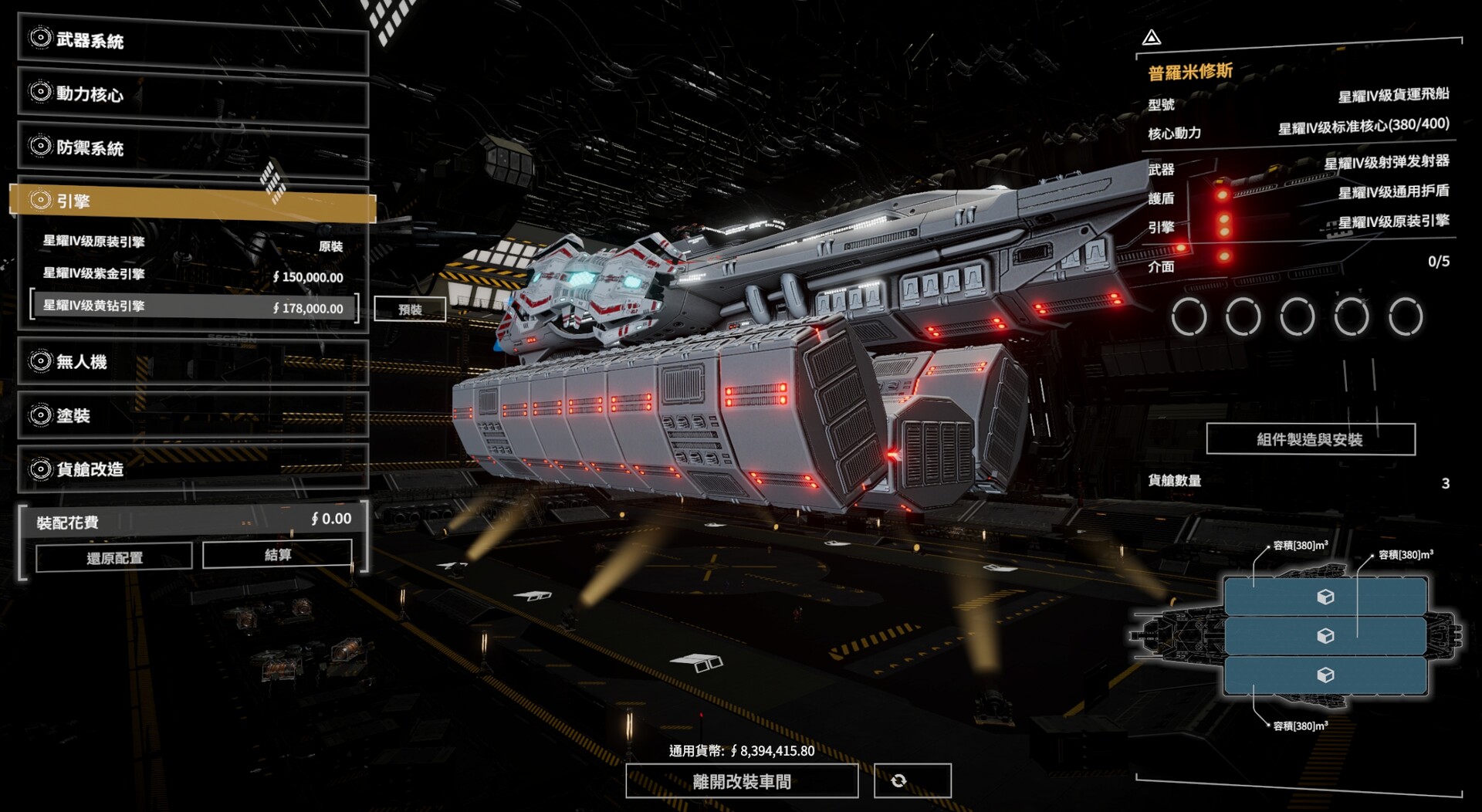Screen dimensions: 1482x812
Task: Select the 防禦系統 defense category
Action: pos(192,147)
